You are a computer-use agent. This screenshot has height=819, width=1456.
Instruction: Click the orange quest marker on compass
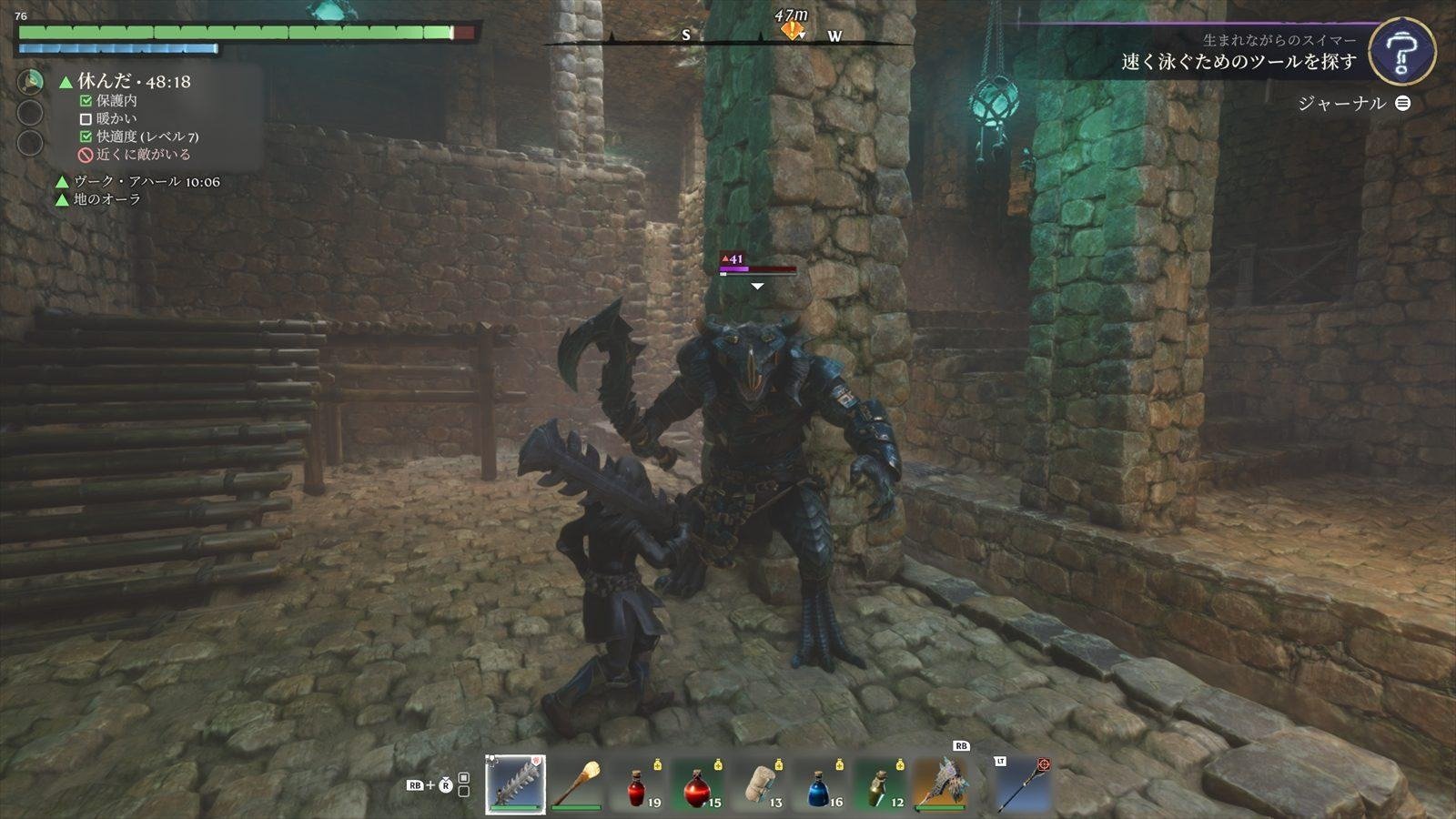[x=792, y=32]
